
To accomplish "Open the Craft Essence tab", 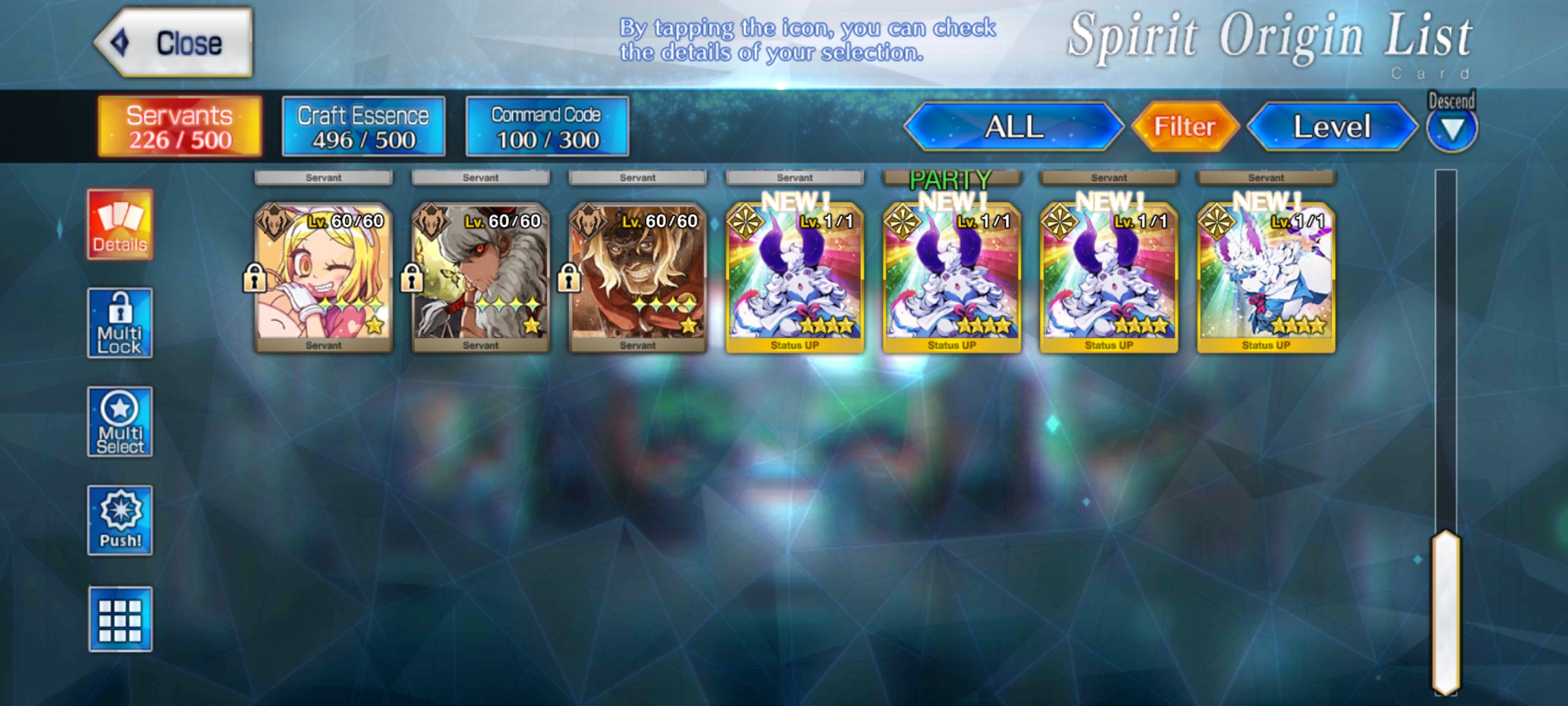I will click(x=363, y=127).
